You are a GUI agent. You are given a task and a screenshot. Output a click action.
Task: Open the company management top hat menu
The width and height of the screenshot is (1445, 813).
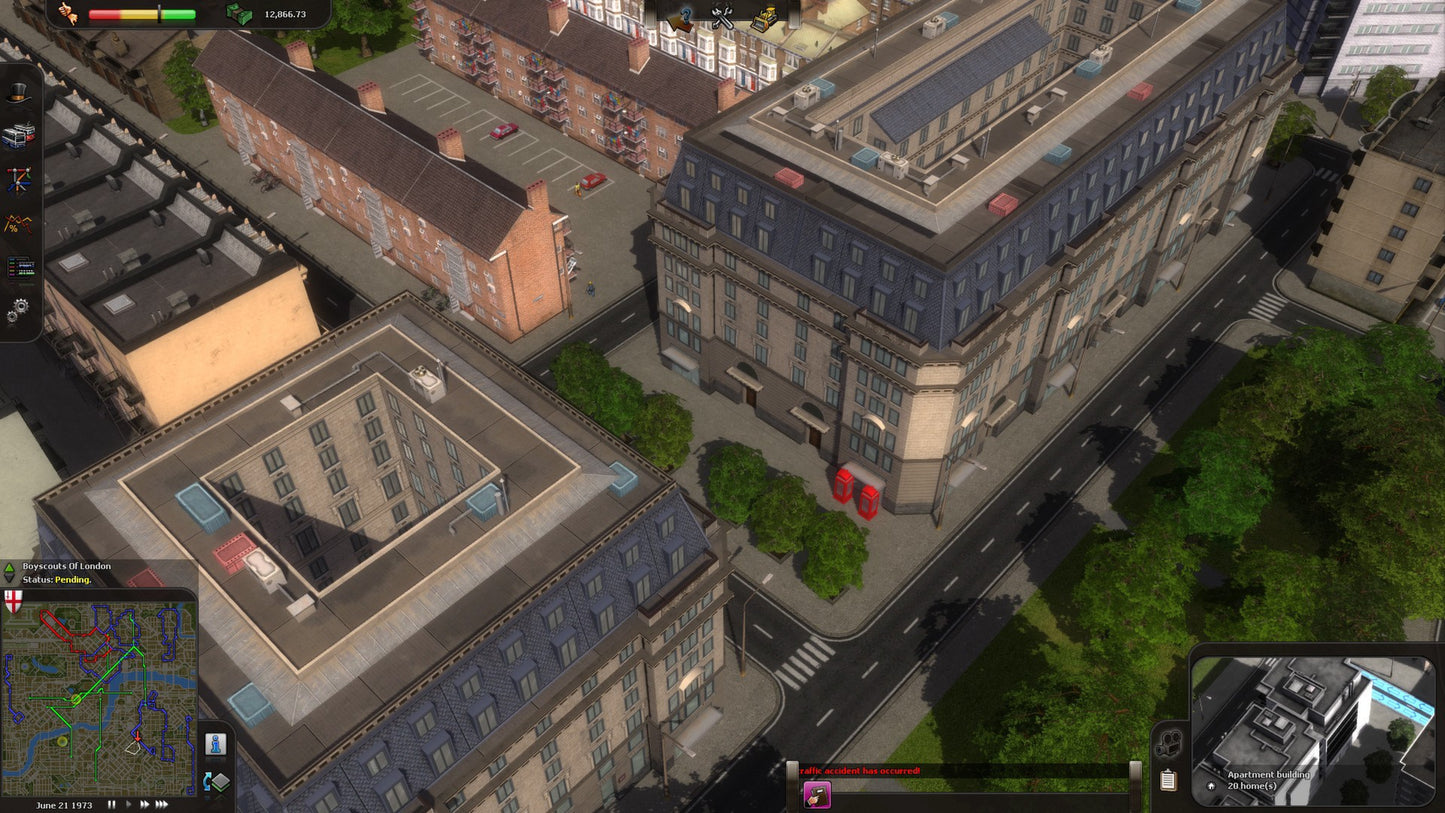(17, 95)
